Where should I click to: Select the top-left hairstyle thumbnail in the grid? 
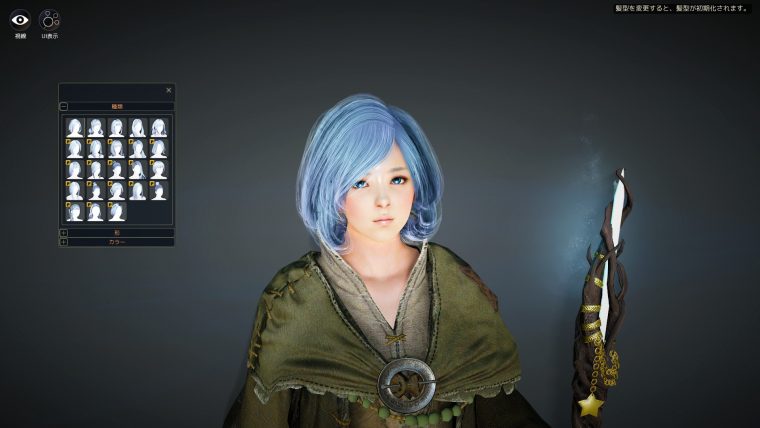tap(74, 127)
